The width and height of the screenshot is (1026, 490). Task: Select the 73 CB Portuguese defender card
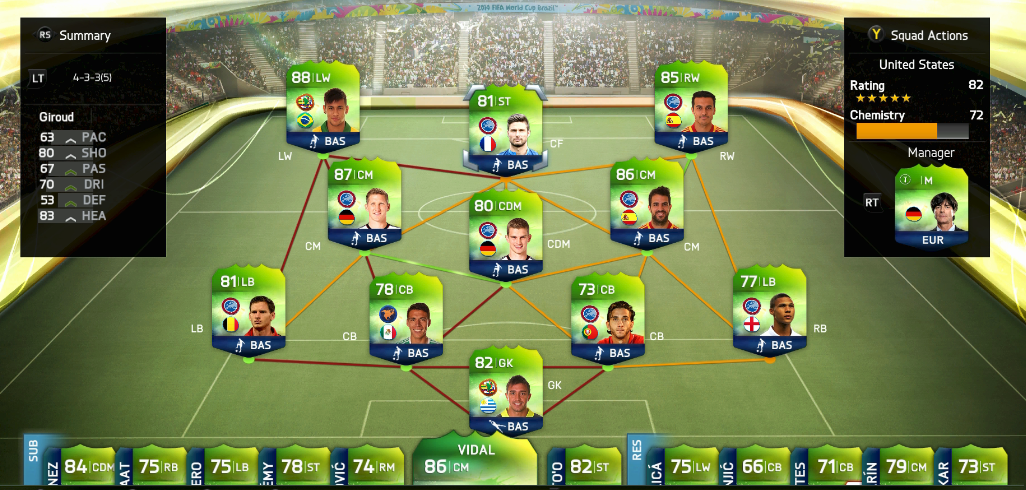point(607,320)
